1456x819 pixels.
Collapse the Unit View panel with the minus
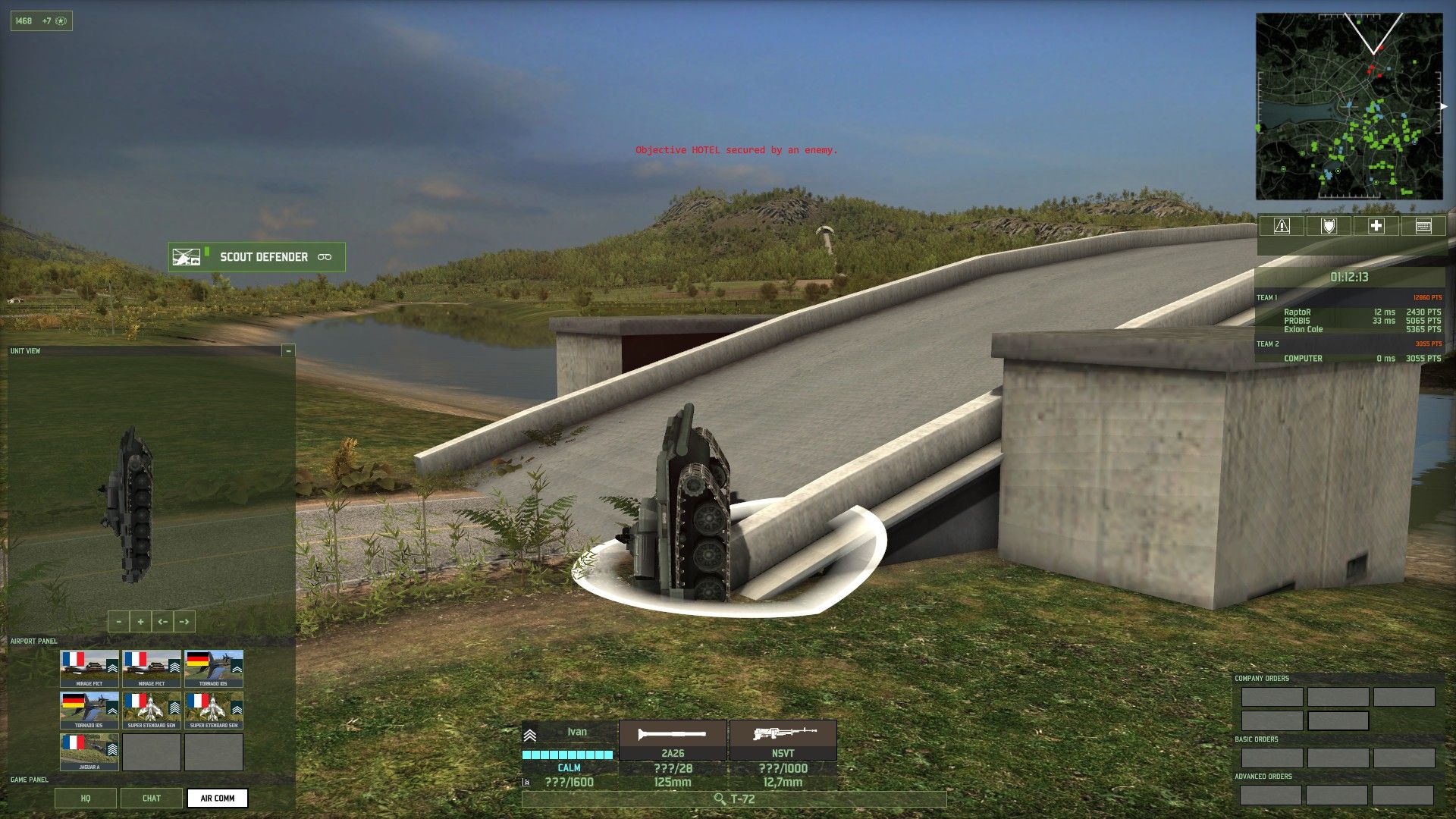coord(288,350)
